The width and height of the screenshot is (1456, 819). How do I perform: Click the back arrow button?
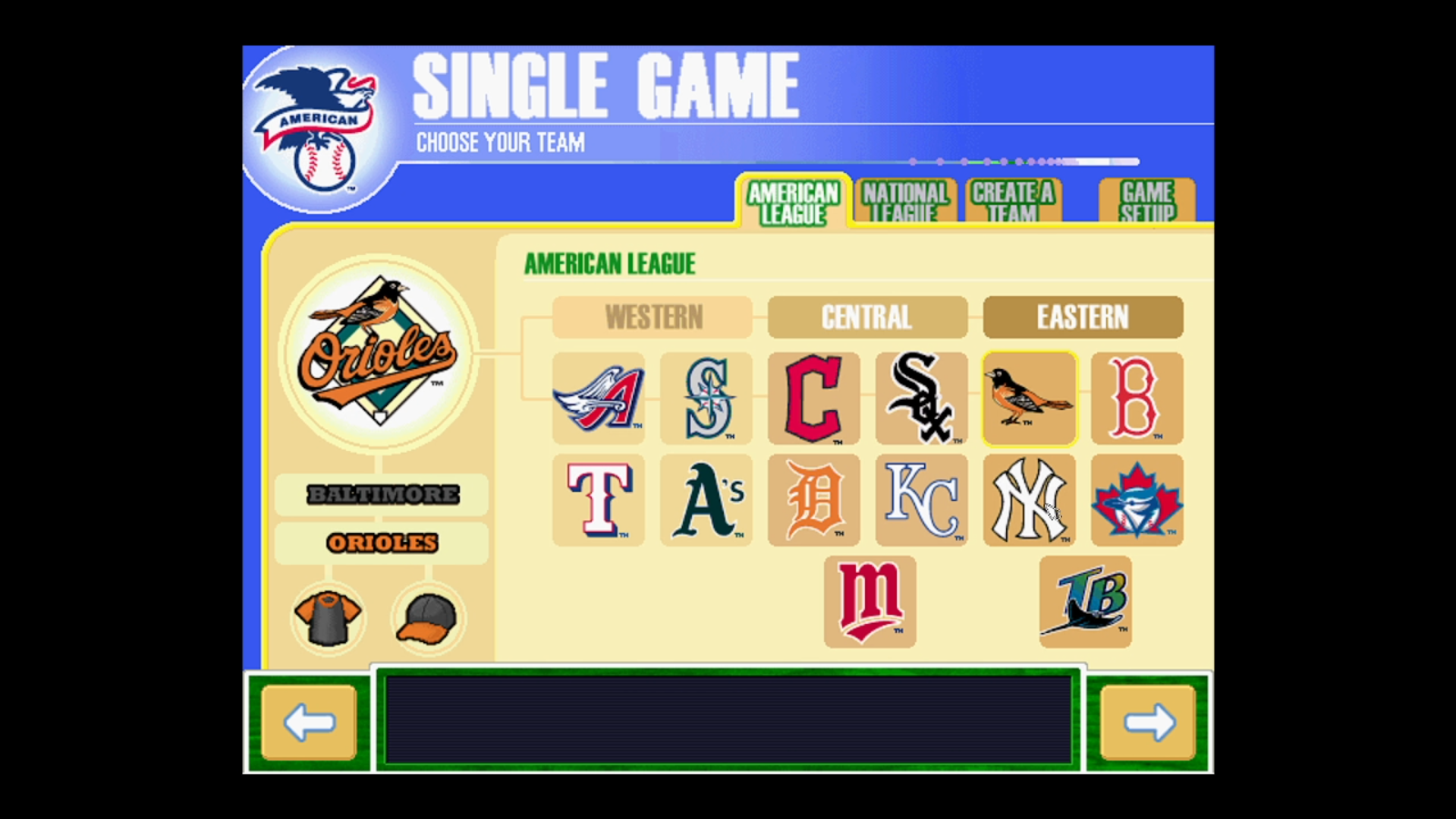pos(308,723)
